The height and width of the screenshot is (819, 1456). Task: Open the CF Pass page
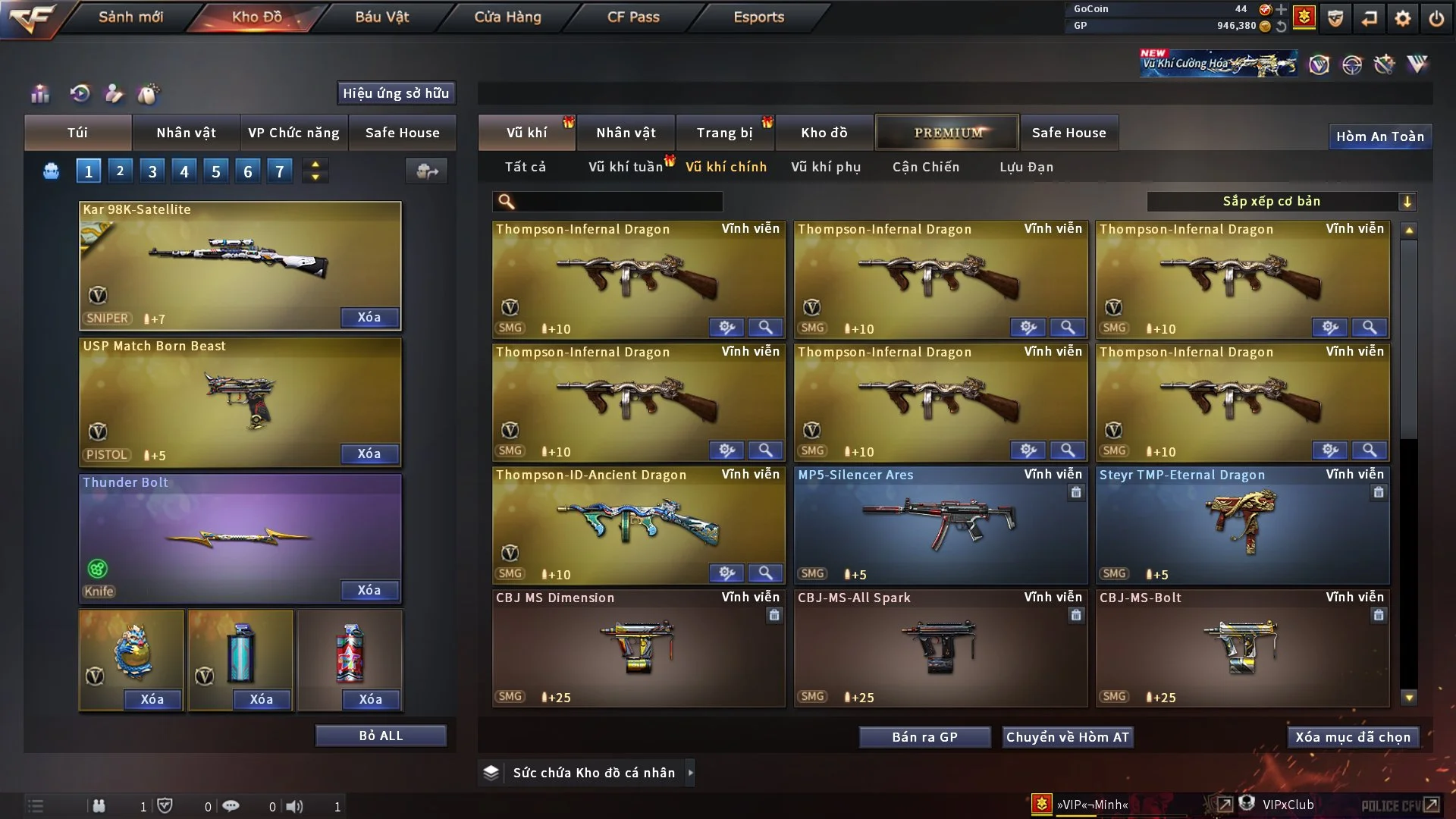point(633,17)
